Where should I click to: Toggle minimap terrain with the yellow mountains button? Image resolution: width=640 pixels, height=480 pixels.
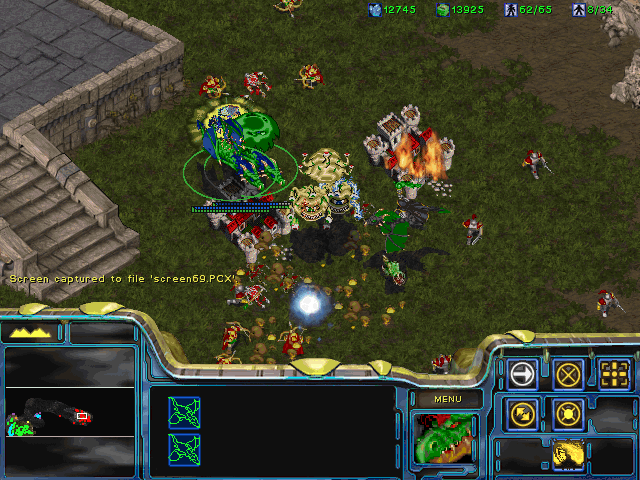click(31, 332)
